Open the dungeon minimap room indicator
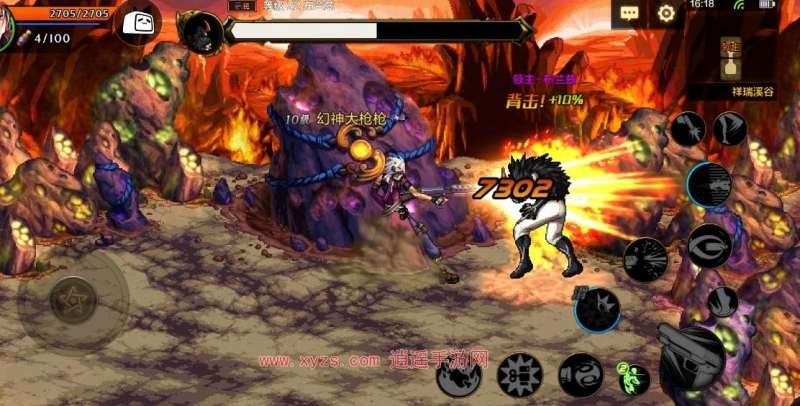800x406 pixels. [x=733, y=60]
